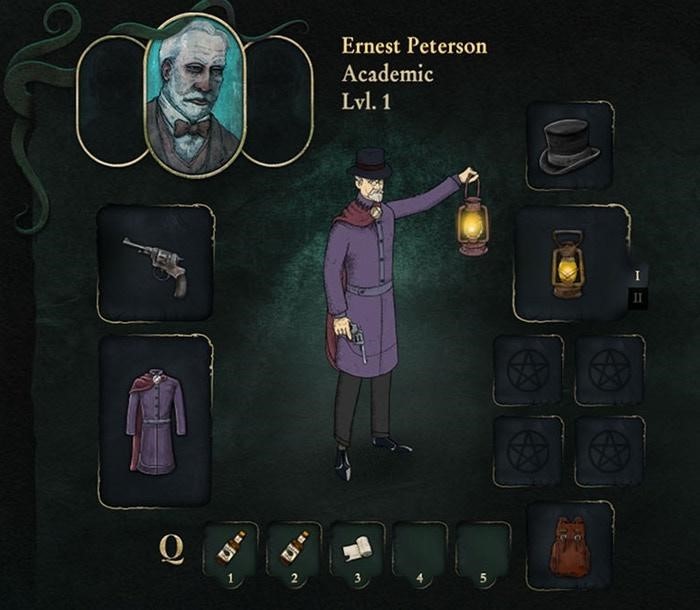Choose the lantern off-hand slot

pyautogui.click(x=569, y=264)
